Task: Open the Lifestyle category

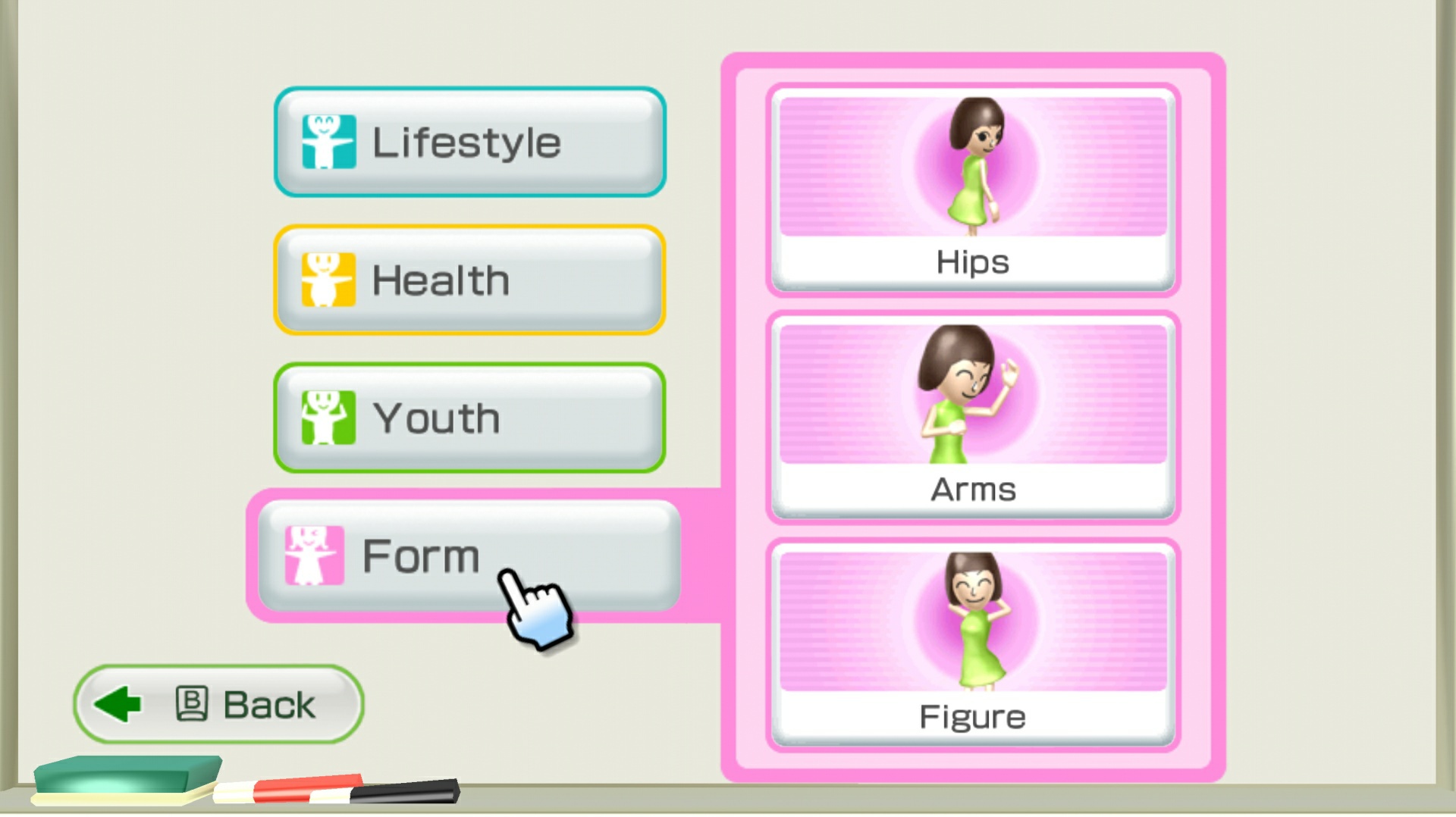Action: (469, 141)
